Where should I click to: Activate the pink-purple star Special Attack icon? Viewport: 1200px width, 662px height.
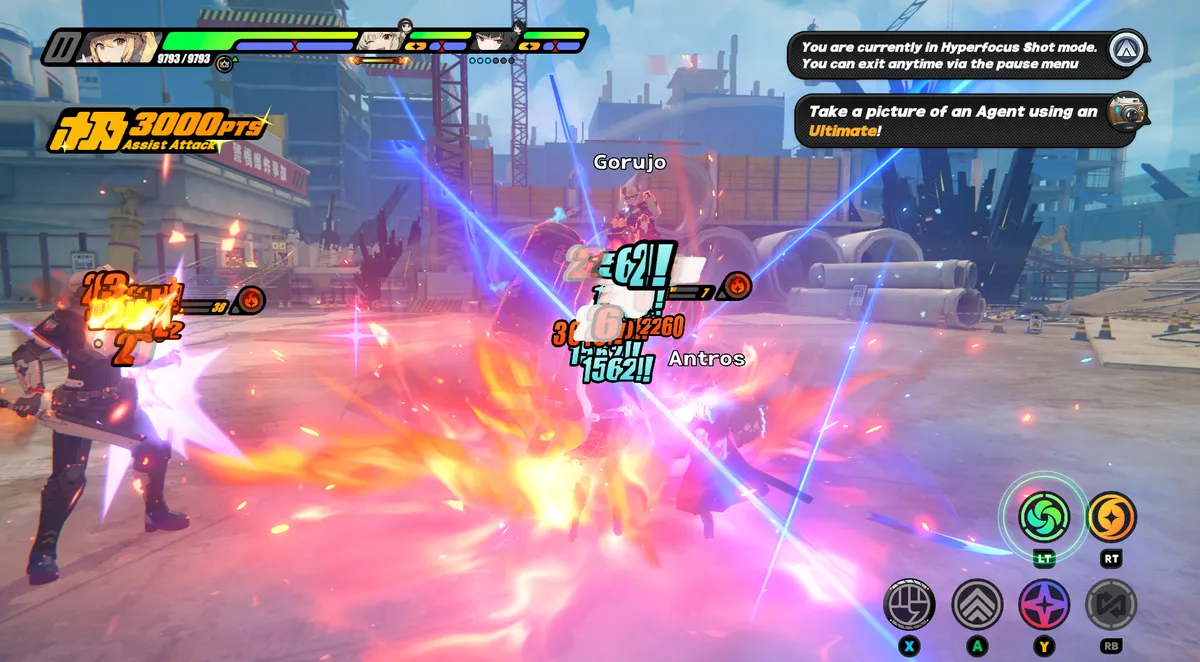tap(1044, 604)
